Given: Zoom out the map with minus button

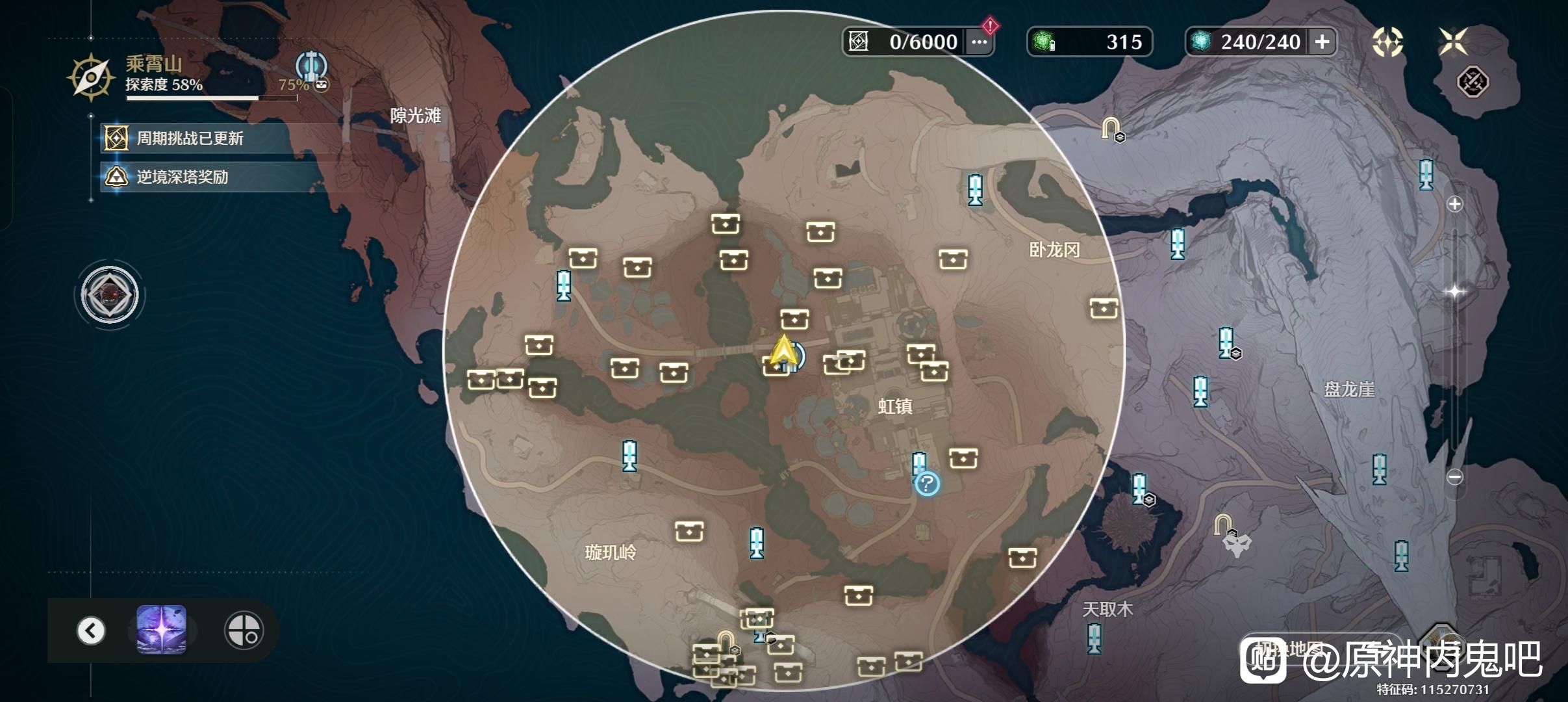Looking at the screenshot, I should tap(1455, 477).
